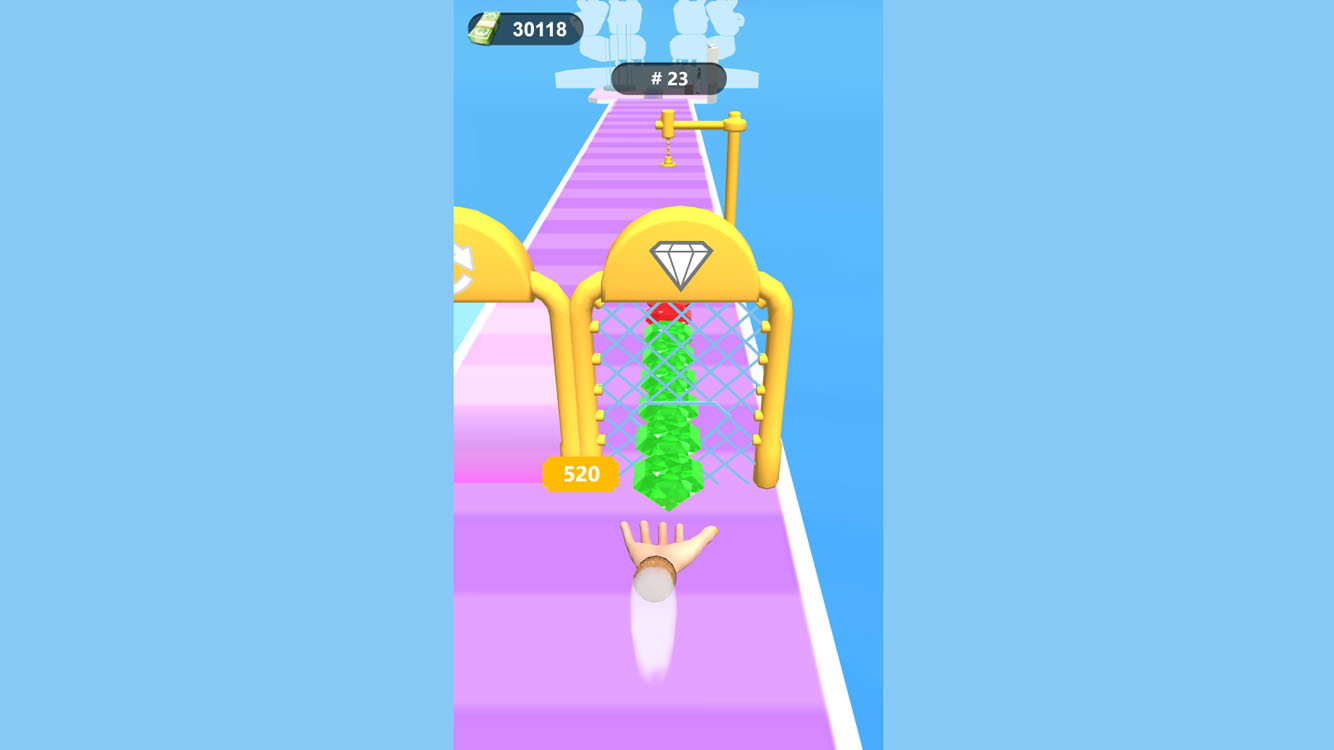
Task: Select the level indicator pill at top center
Action: 668,79
